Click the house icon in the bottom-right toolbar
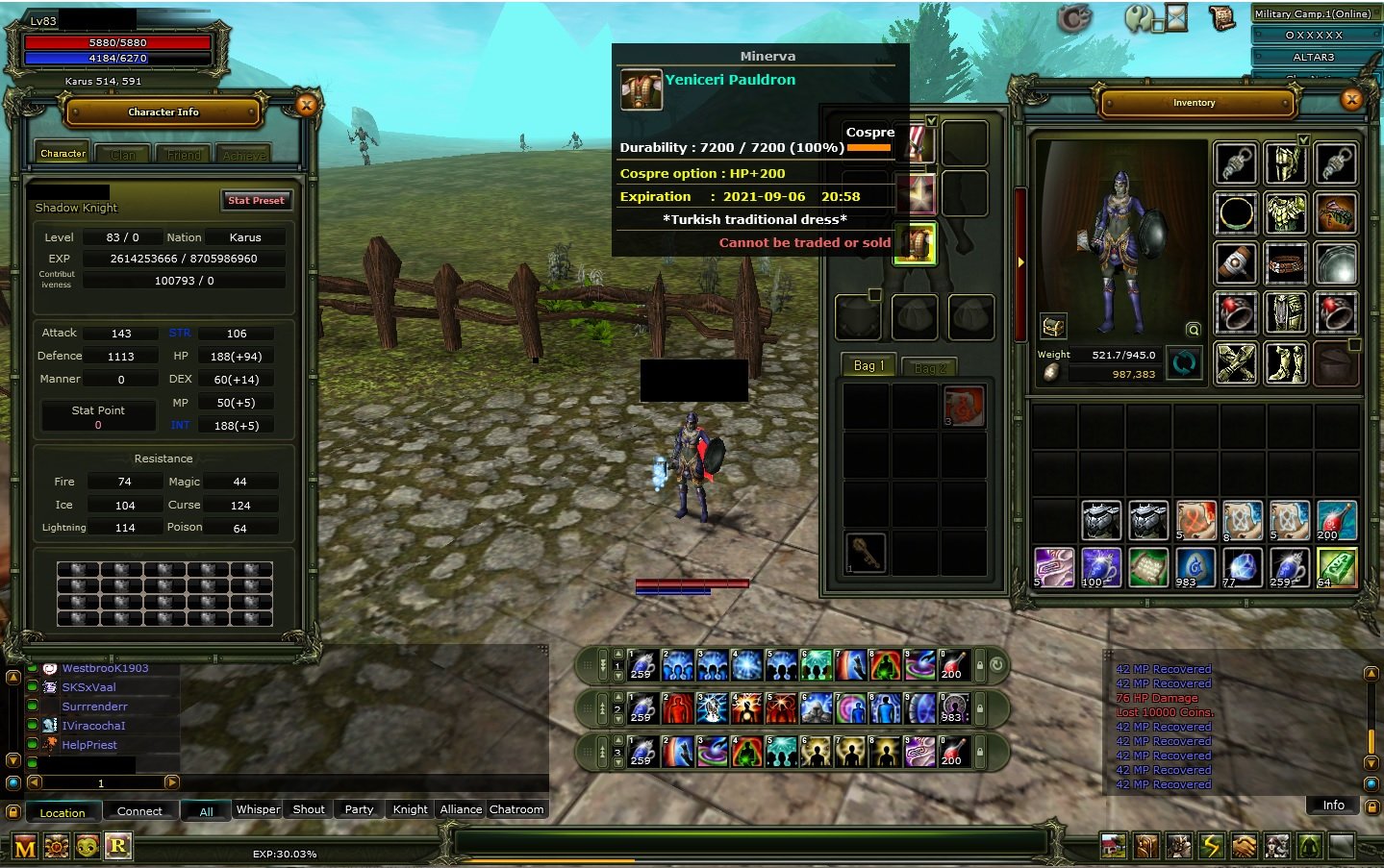1384x868 pixels. pyautogui.click(x=1115, y=846)
